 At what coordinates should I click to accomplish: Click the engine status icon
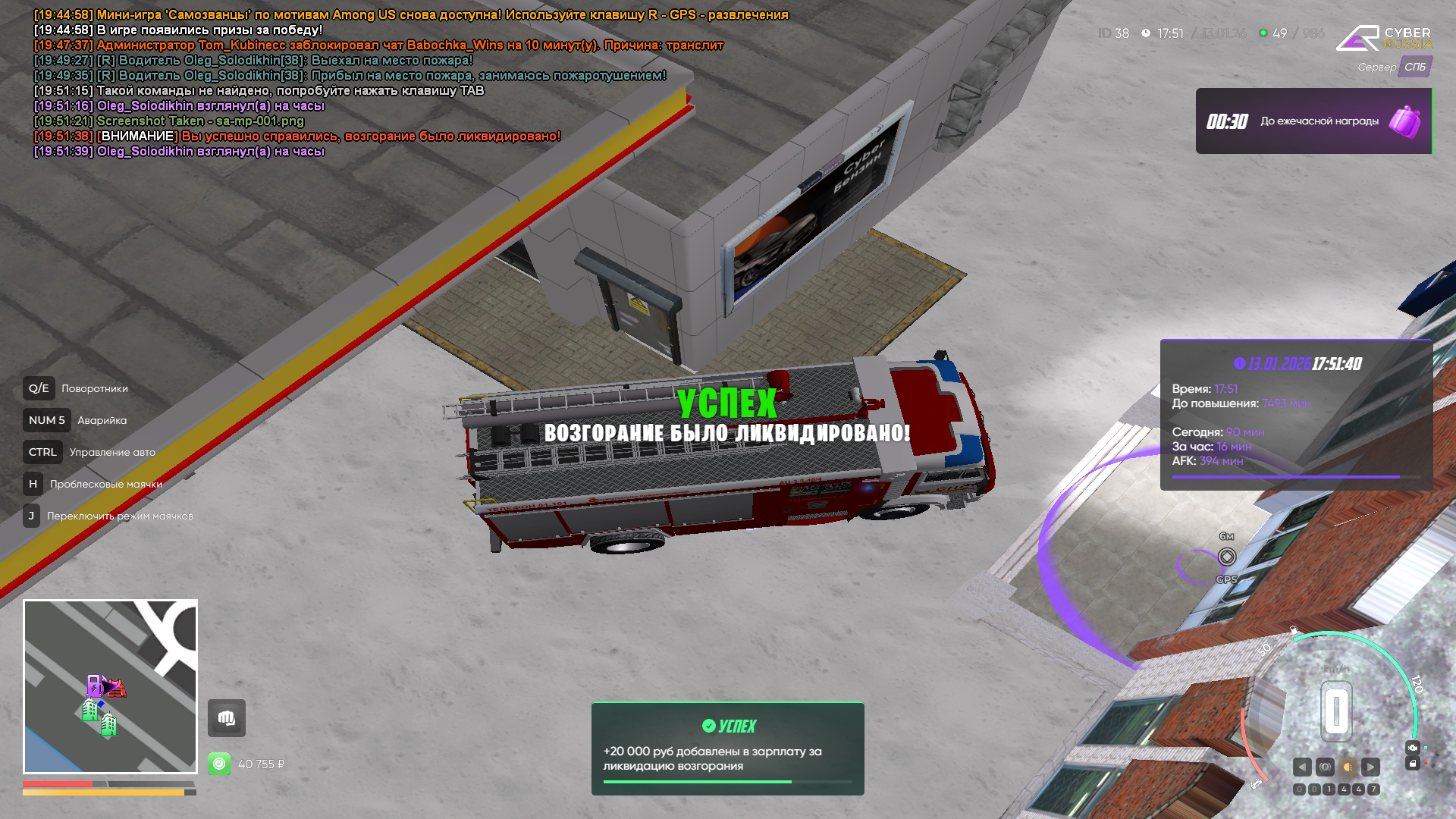click(1412, 748)
